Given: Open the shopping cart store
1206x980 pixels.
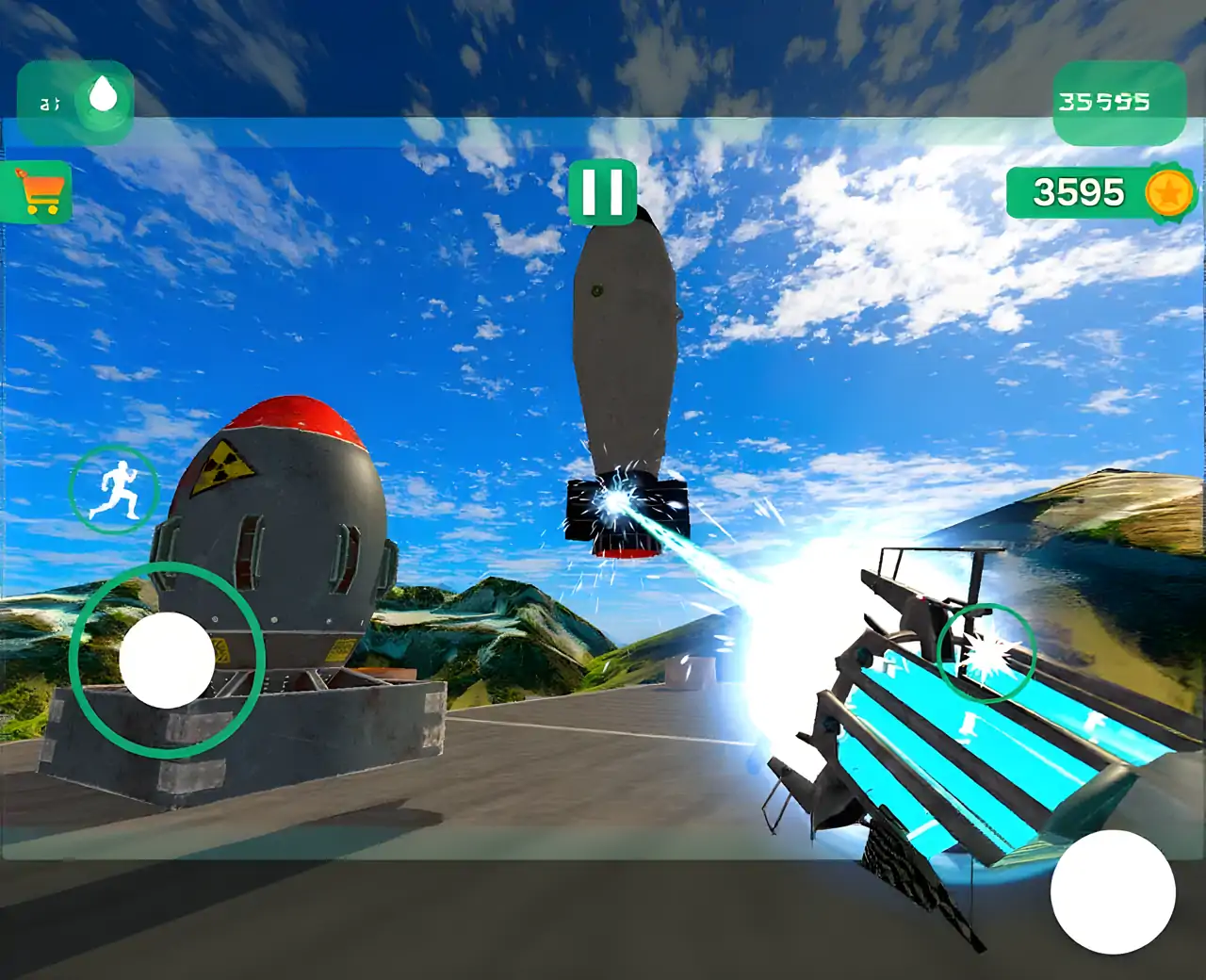Looking at the screenshot, I should [38, 192].
